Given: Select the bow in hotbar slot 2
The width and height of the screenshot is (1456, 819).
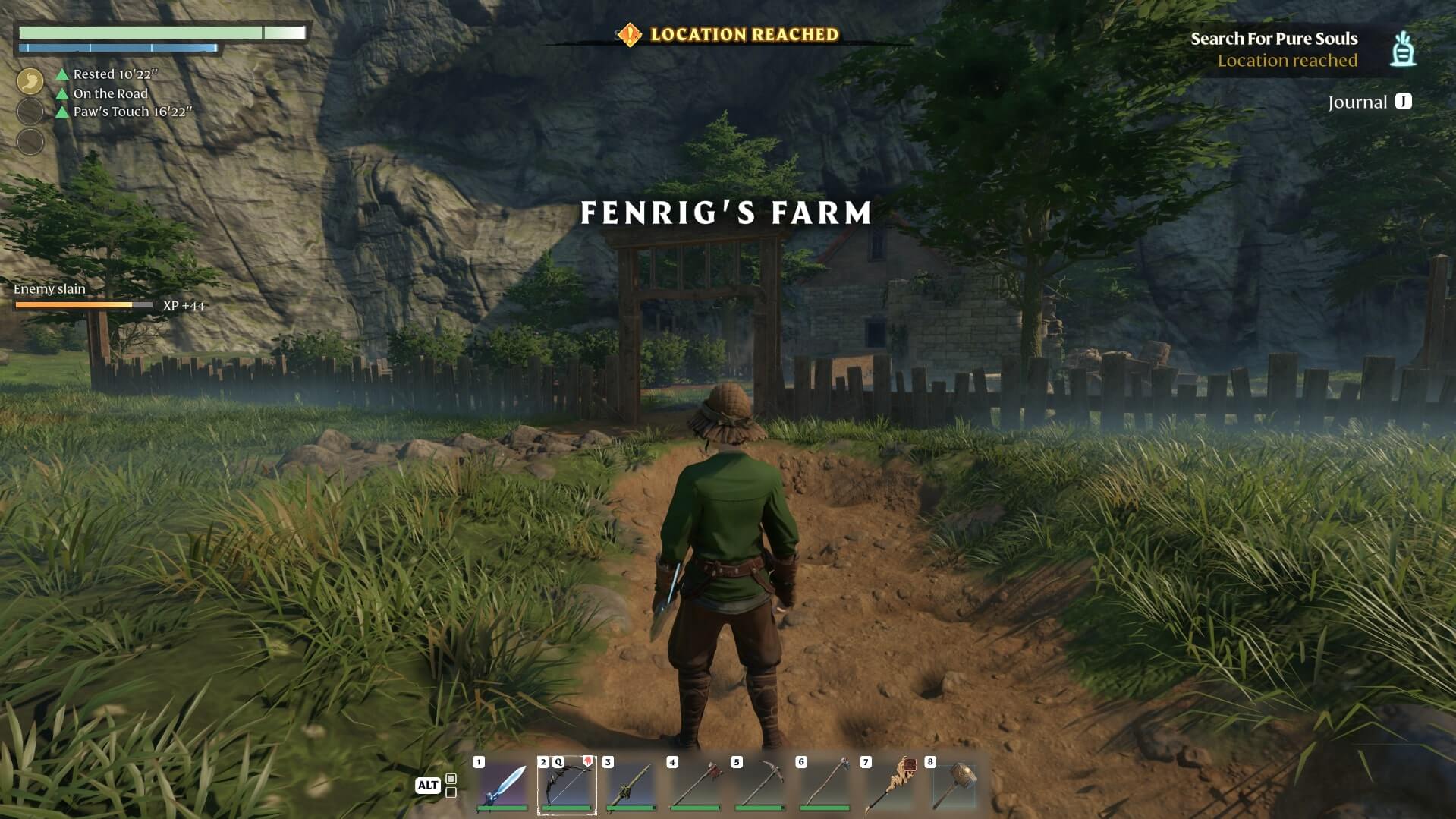Looking at the screenshot, I should click(x=567, y=784).
